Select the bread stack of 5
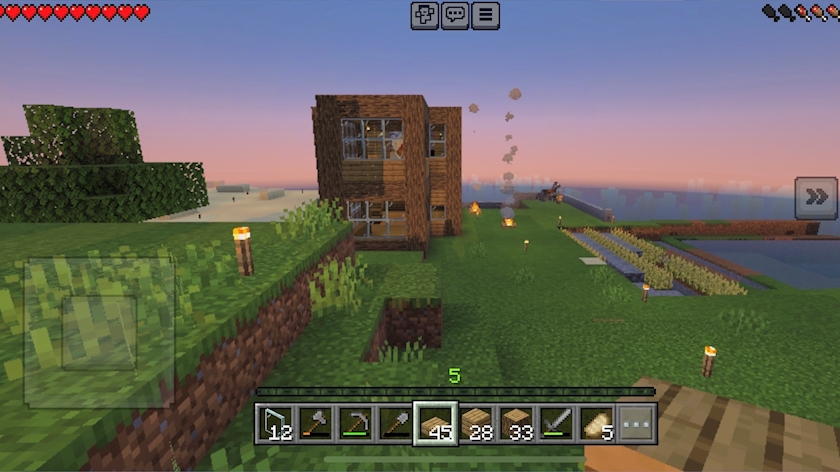The height and width of the screenshot is (472, 840). tap(597, 423)
